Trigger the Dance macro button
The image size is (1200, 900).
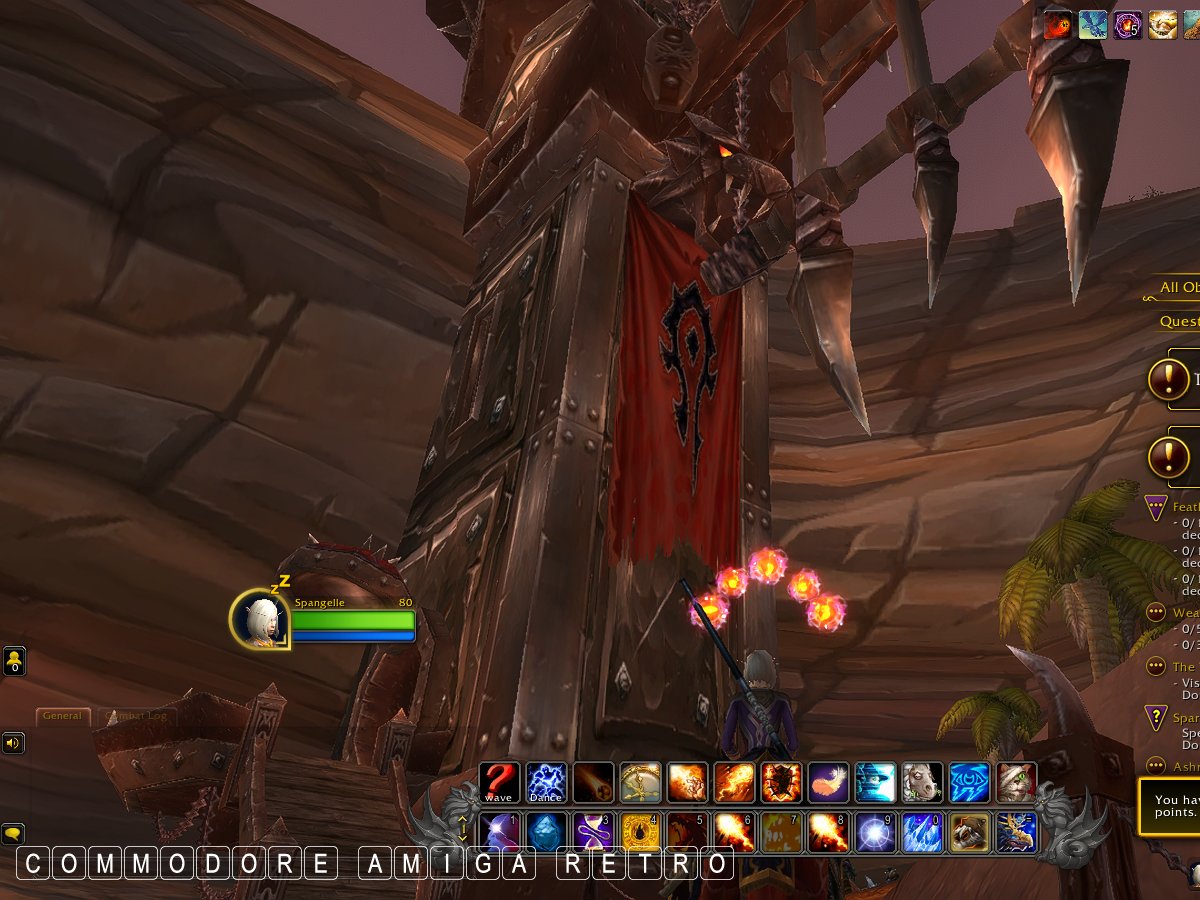click(546, 782)
